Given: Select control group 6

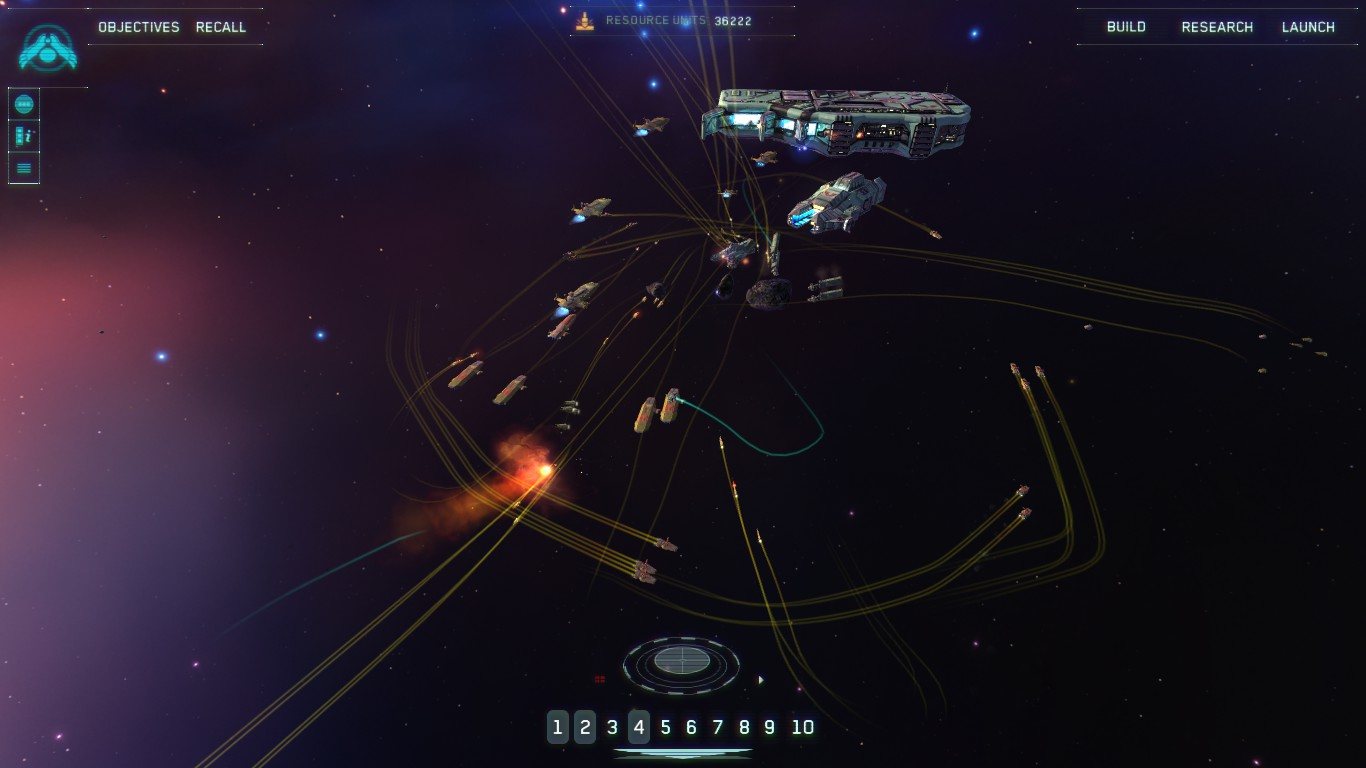Looking at the screenshot, I should [691, 727].
